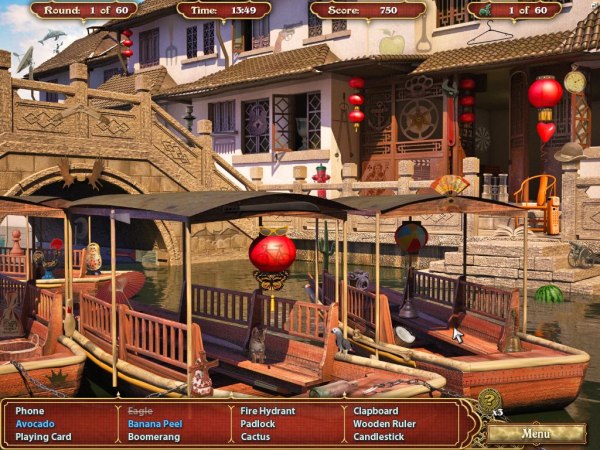Choose Padlock in the object list
The image size is (600, 450).
[x=260, y=423]
